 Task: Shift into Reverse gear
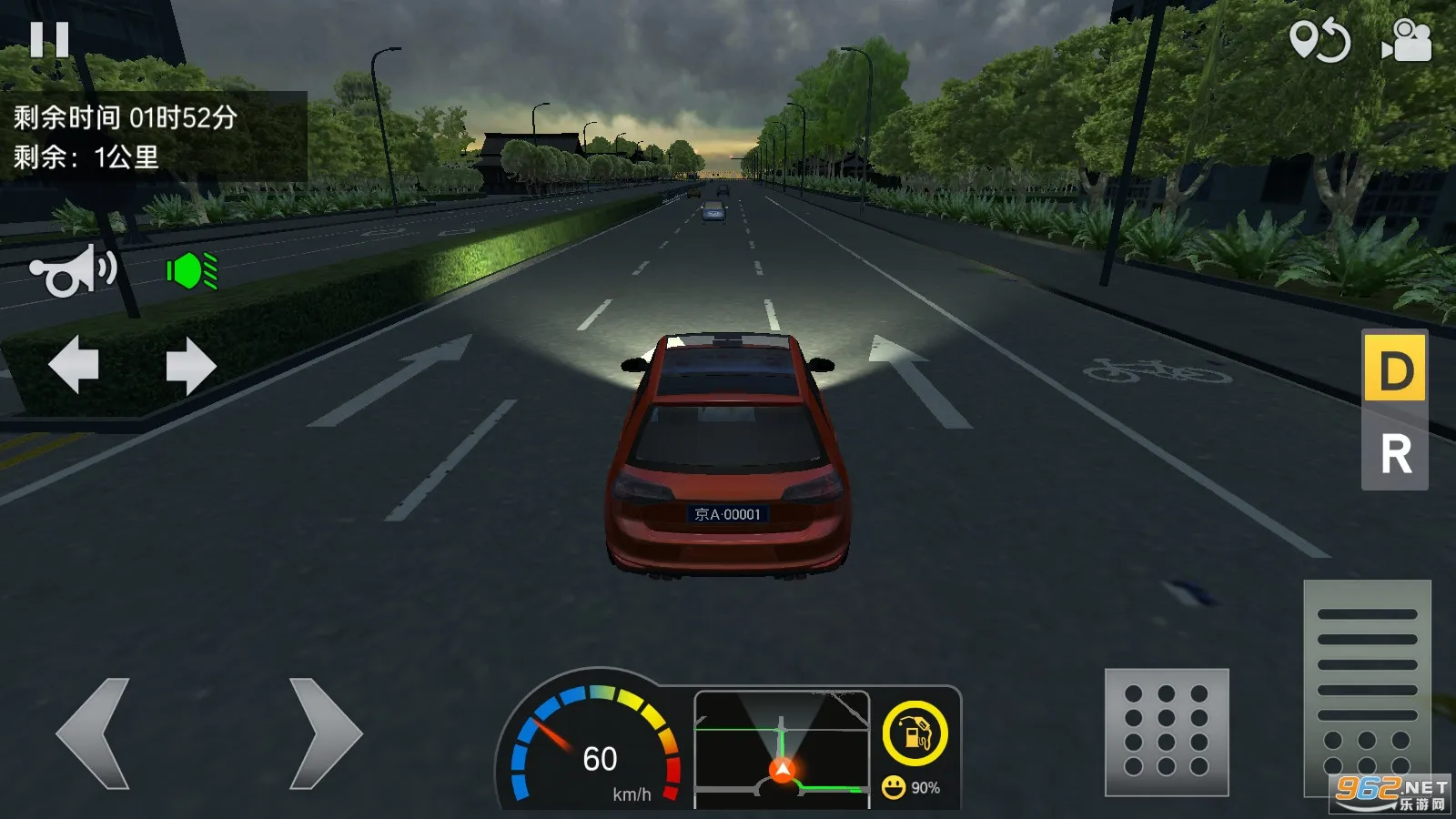pos(1394,453)
